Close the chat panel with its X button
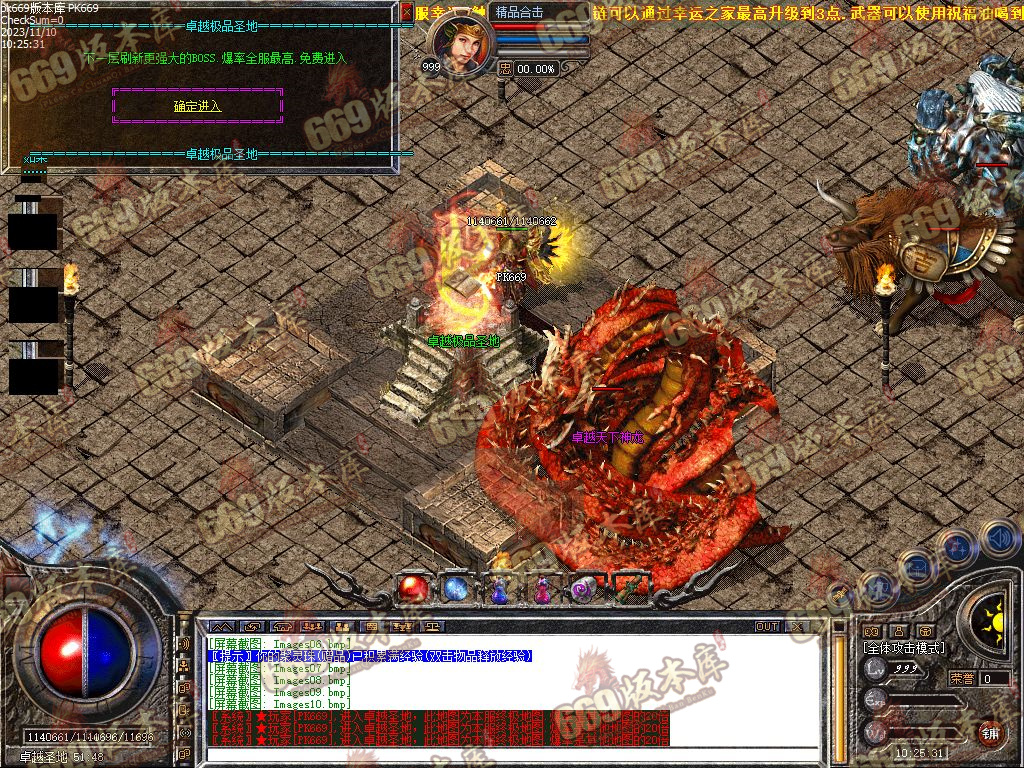The image size is (1024, 768). tap(795, 627)
